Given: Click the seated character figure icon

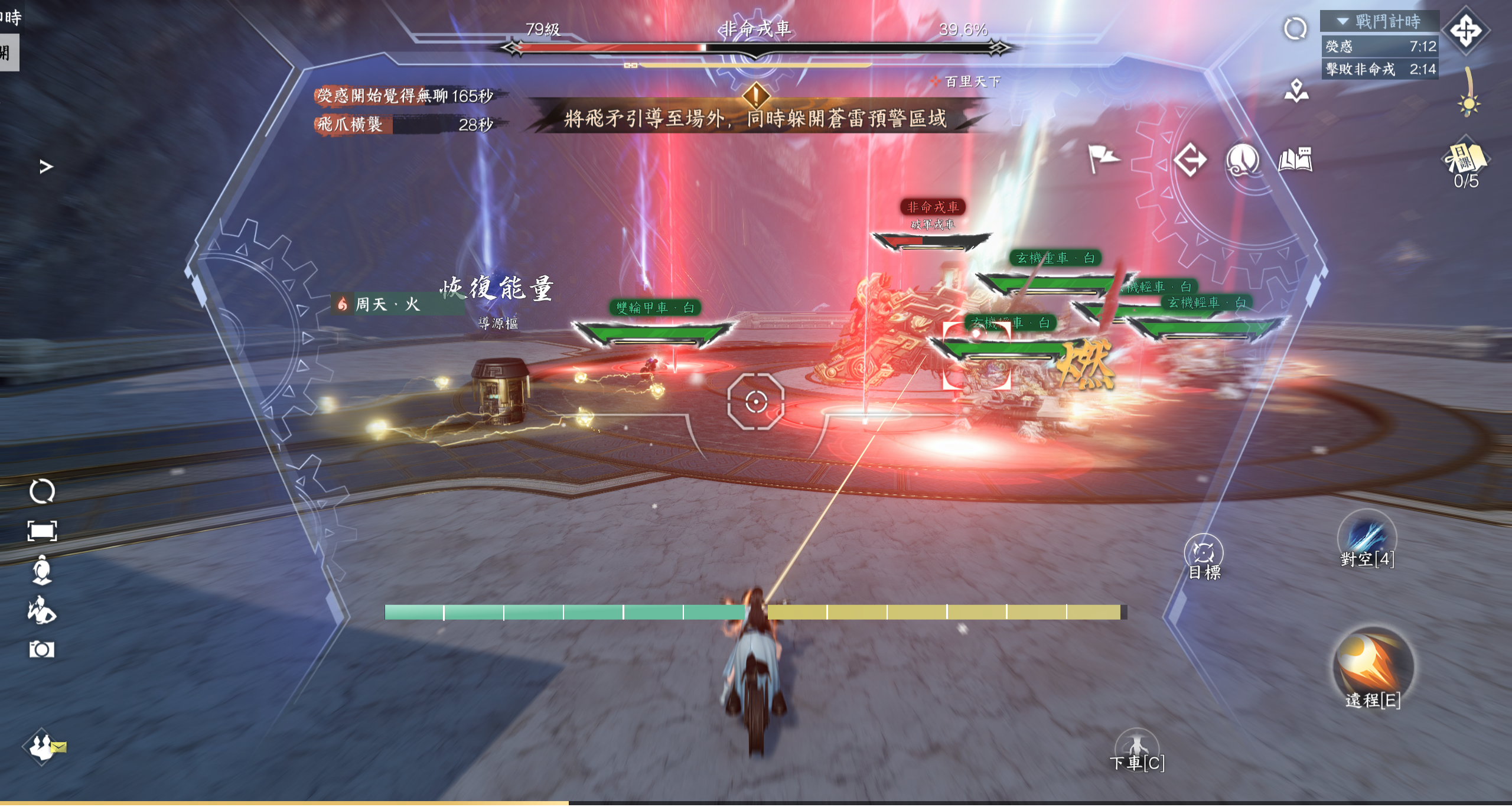Looking at the screenshot, I should pyautogui.click(x=42, y=570).
